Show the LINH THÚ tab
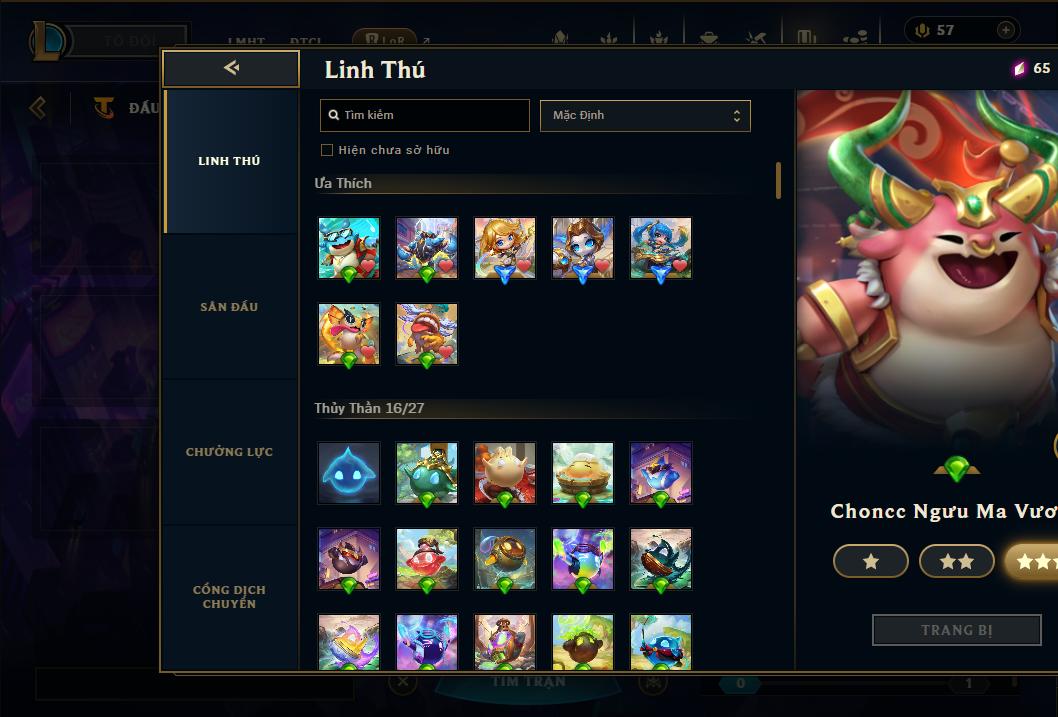The width and height of the screenshot is (1058, 717). click(229, 161)
